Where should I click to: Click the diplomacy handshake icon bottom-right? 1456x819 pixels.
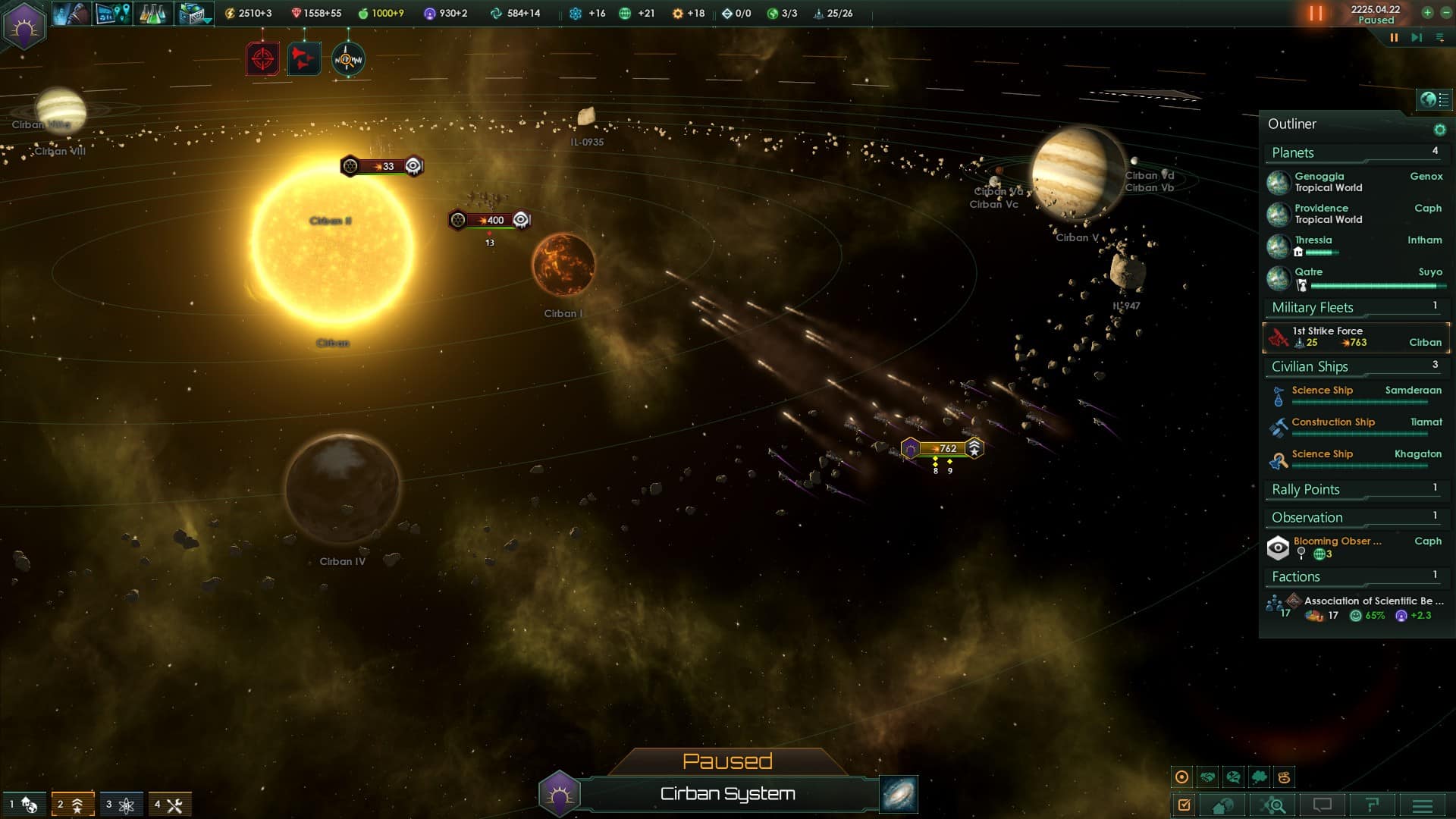click(1210, 777)
